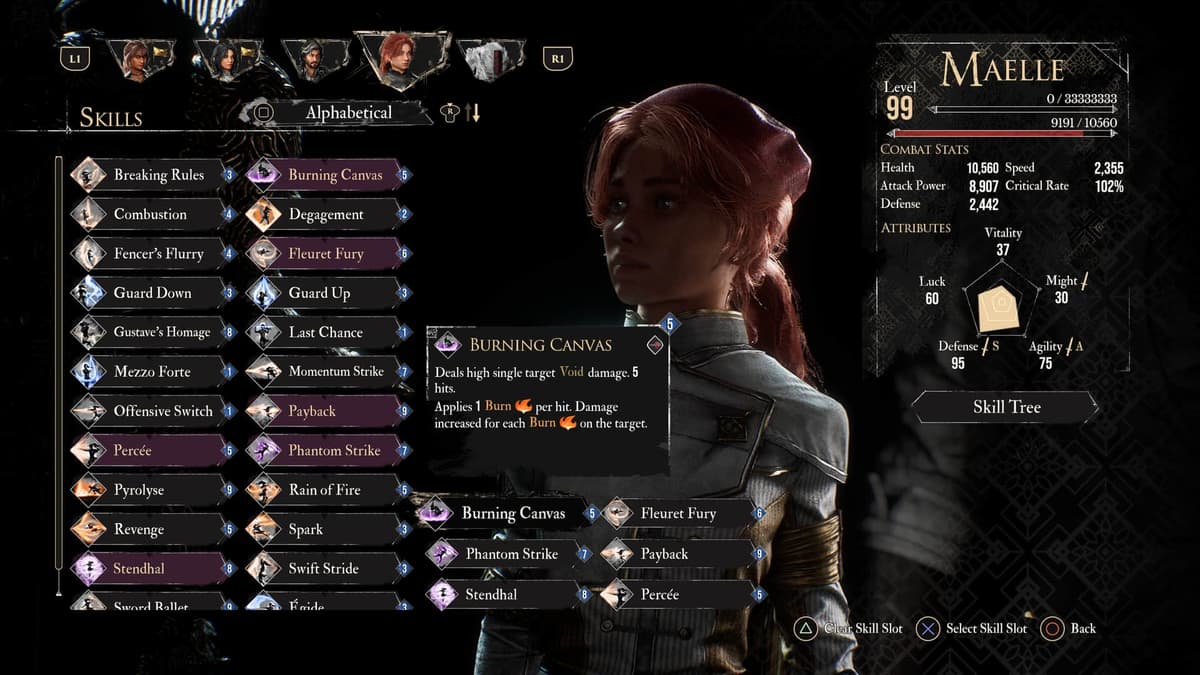The width and height of the screenshot is (1200, 675).
Task: Click the Rain of Fire skill
Action: [324, 490]
